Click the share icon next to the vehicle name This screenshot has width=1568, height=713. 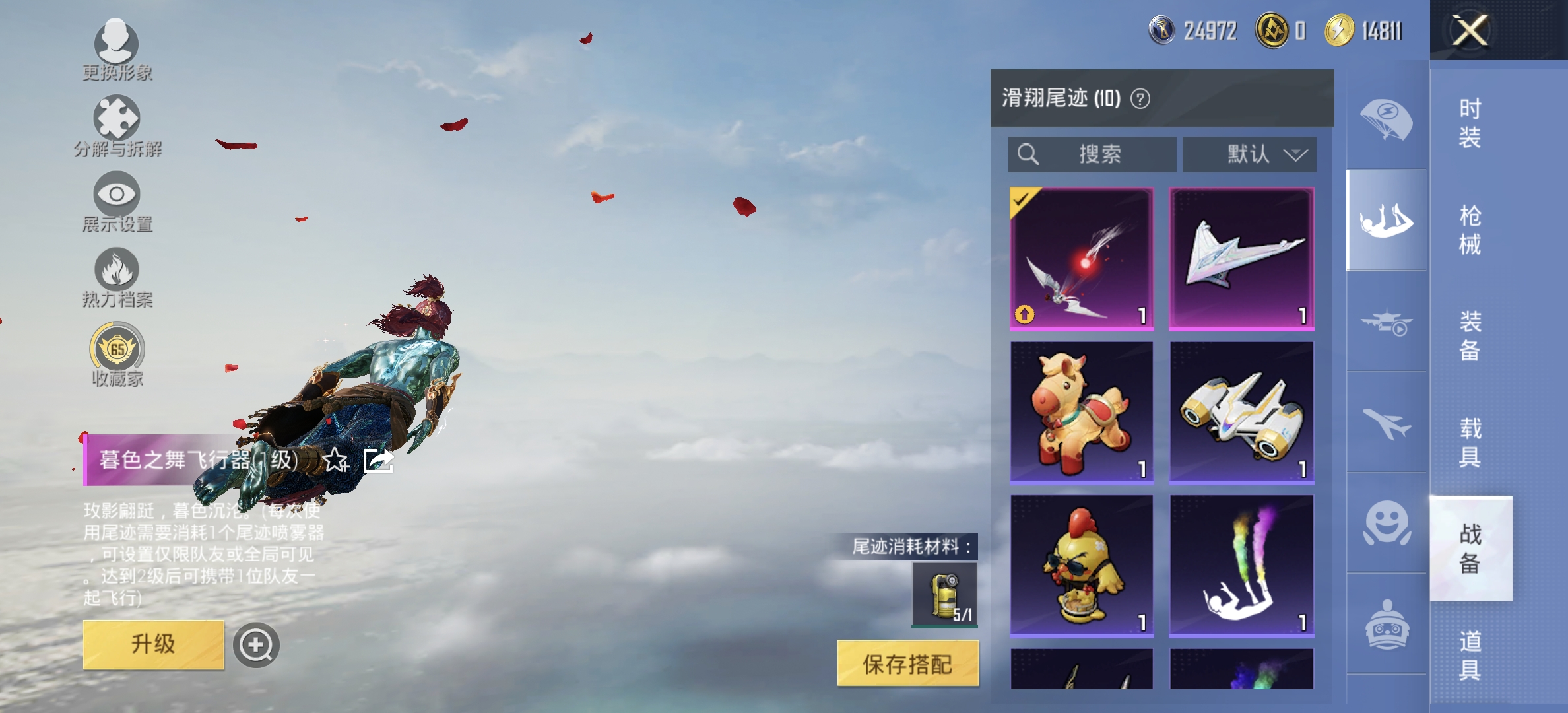tap(379, 462)
